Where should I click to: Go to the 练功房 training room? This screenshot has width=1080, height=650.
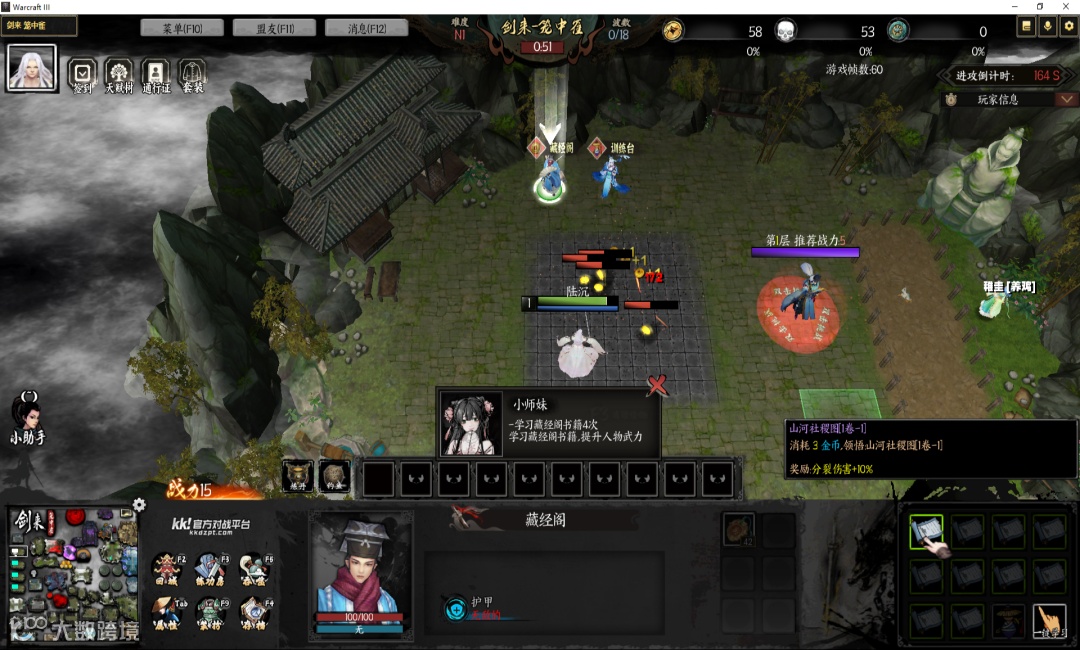point(211,567)
